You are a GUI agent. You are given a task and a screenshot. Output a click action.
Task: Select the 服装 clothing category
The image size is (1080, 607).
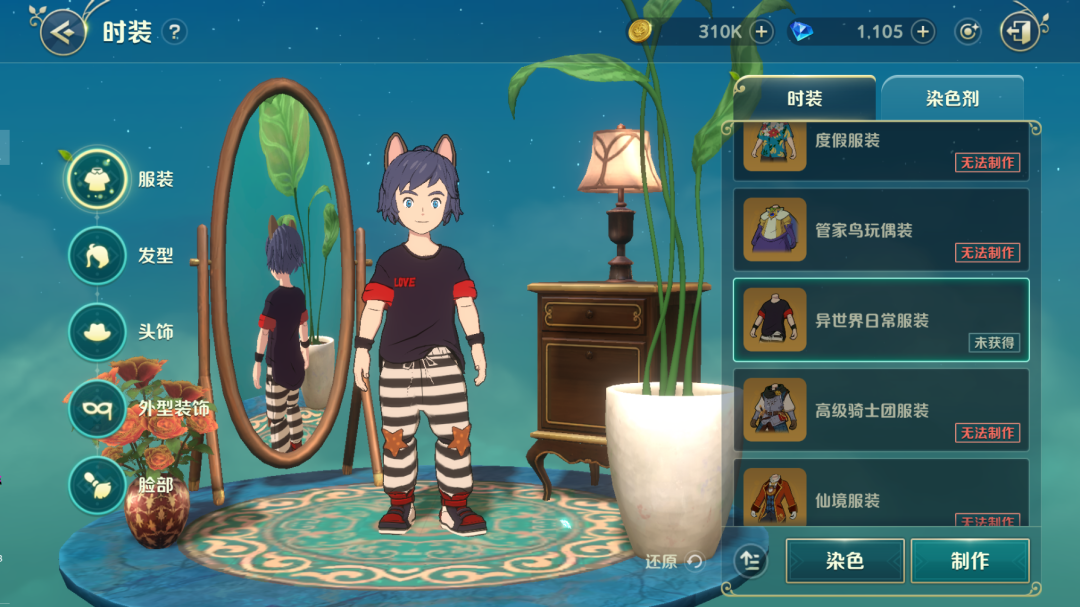[97, 179]
